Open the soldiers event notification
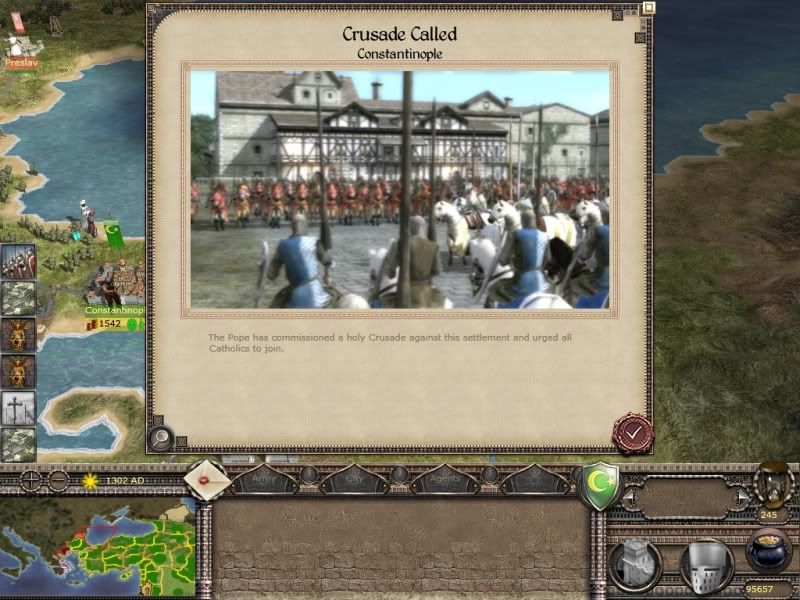The image size is (800, 600). point(18,262)
